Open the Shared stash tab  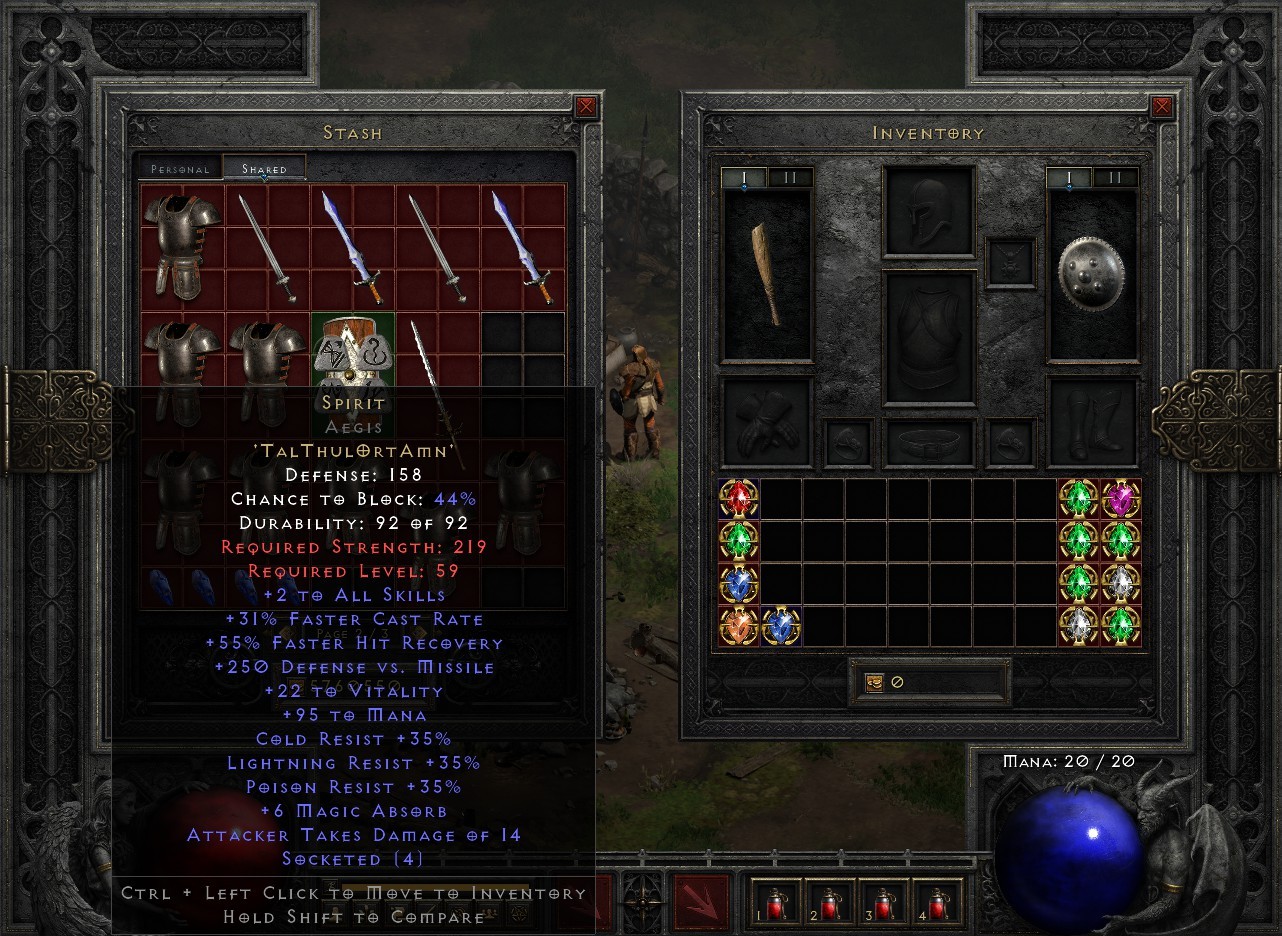266,169
